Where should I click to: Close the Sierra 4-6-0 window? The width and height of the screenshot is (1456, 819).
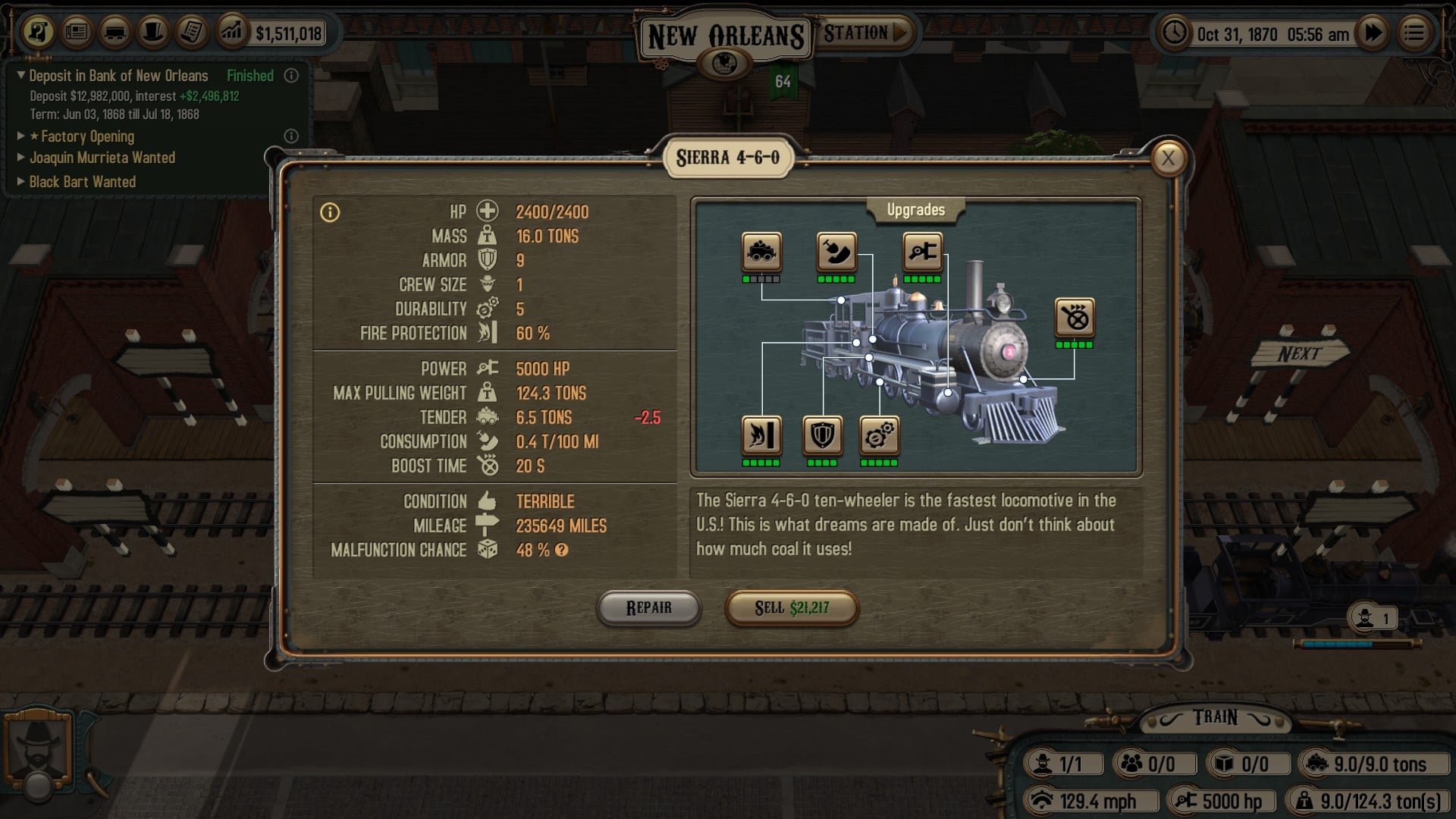(x=1168, y=158)
